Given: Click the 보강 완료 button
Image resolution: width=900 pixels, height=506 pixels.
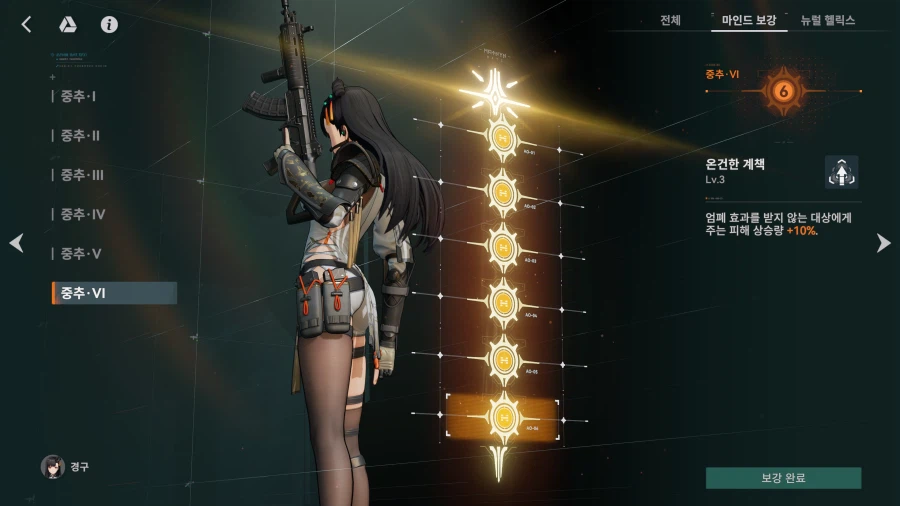Looking at the screenshot, I should [x=783, y=478].
